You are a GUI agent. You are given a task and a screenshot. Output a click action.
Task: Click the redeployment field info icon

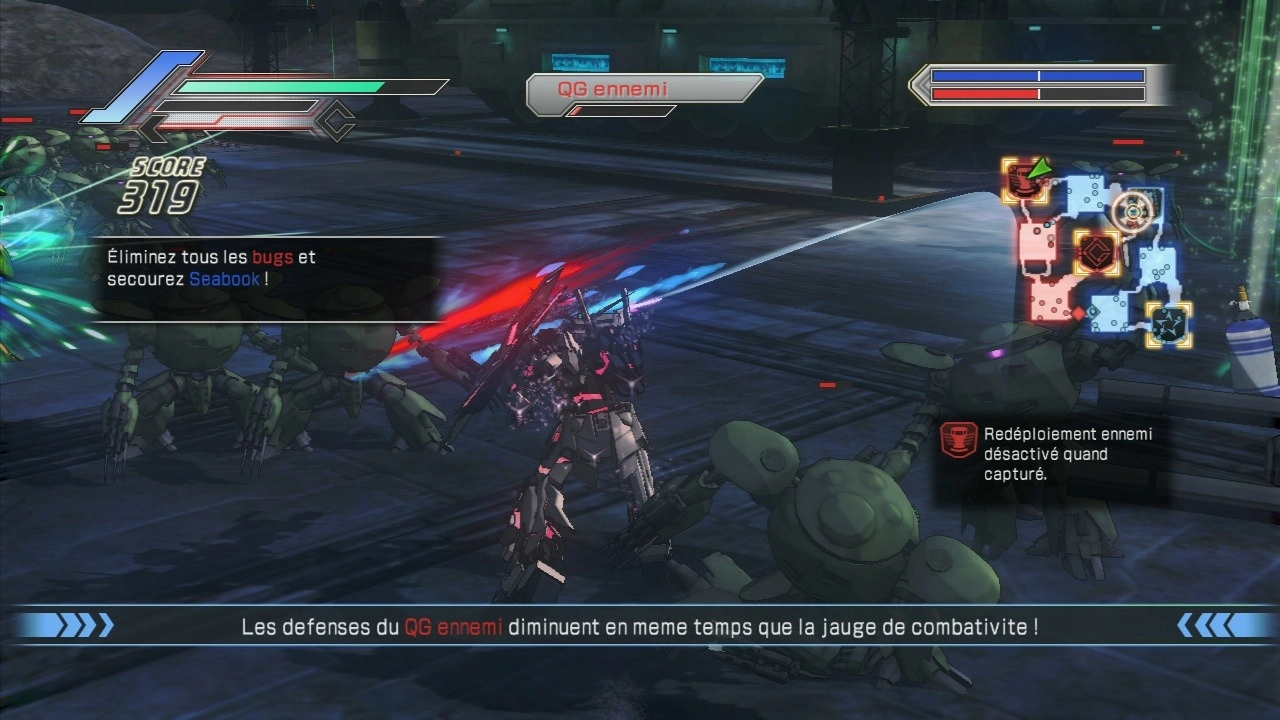(x=960, y=441)
